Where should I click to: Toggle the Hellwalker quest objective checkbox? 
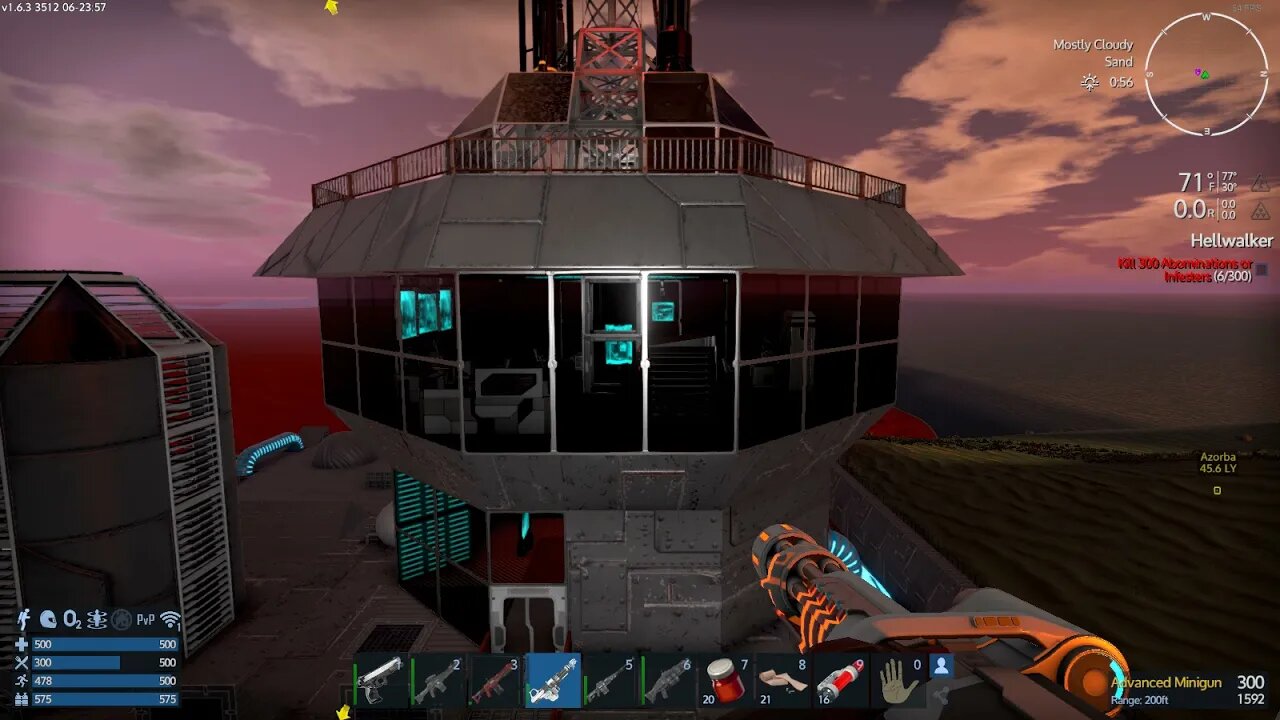tap(1261, 269)
